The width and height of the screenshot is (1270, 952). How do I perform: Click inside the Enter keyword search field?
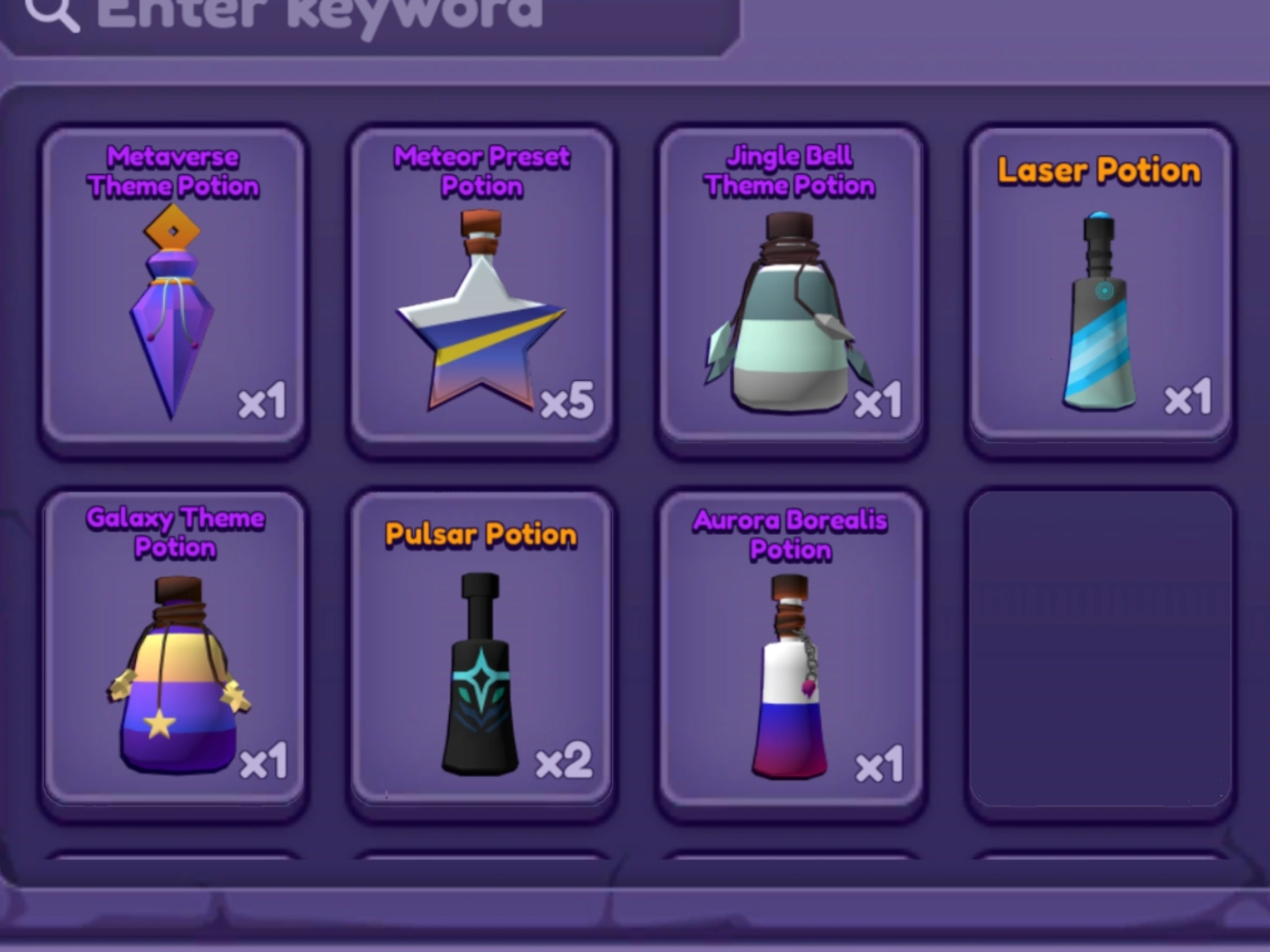(x=372, y=15)
